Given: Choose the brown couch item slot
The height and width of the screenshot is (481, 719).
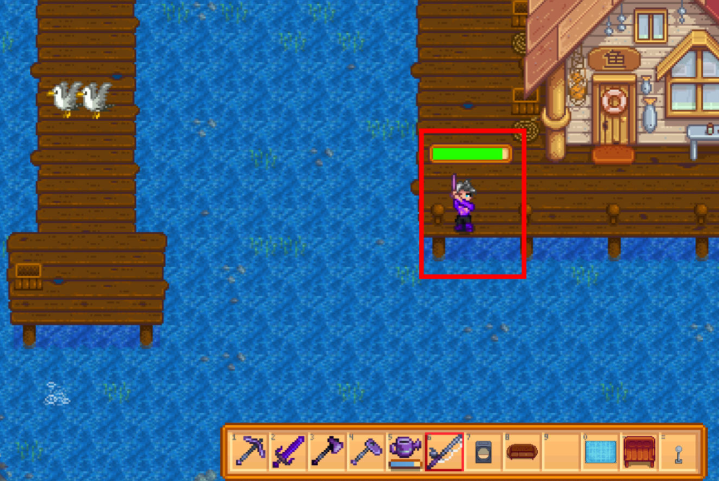Looking at the screenshot, I should 521,451.
